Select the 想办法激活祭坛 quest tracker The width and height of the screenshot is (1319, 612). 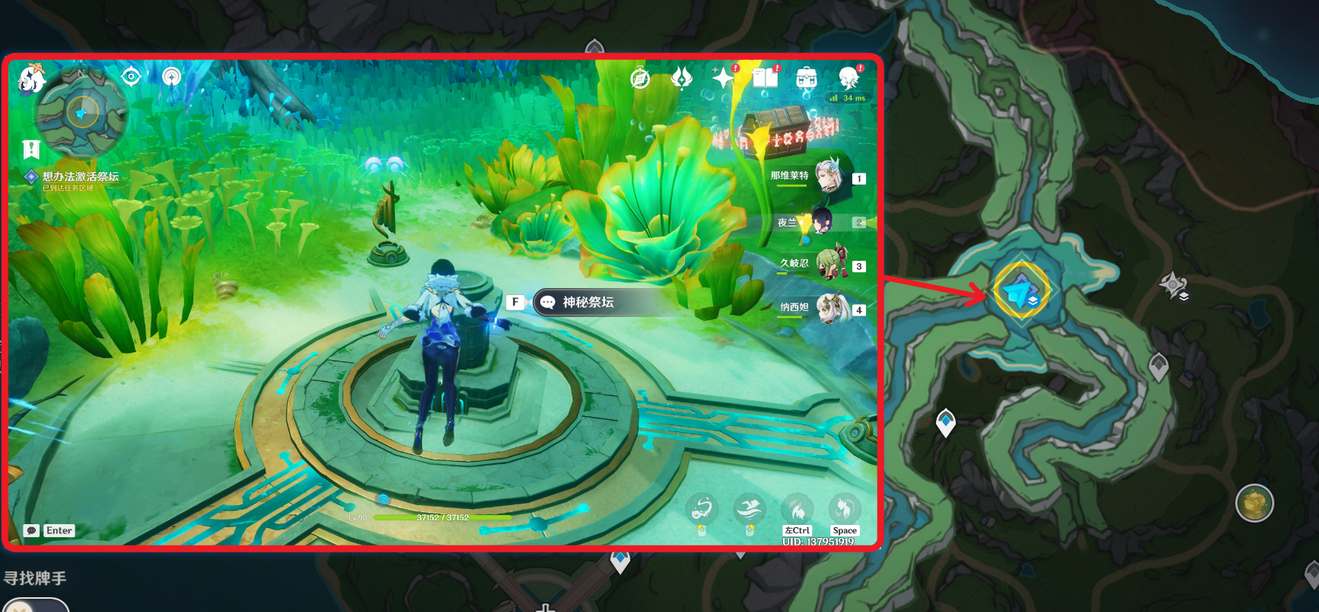tap(80, 176)
